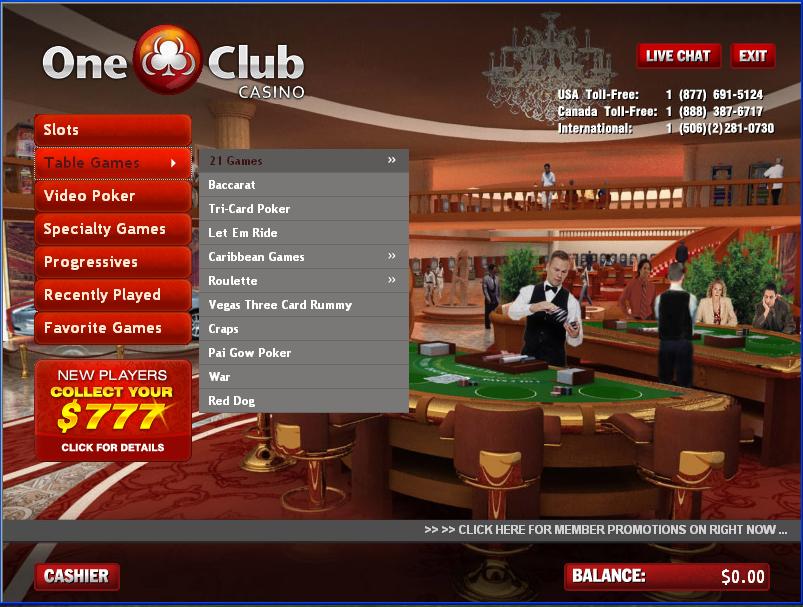Viewport: 803px width, 607px height.
Task: Open the Video Poker category
Action: click(x=112, y=196)
